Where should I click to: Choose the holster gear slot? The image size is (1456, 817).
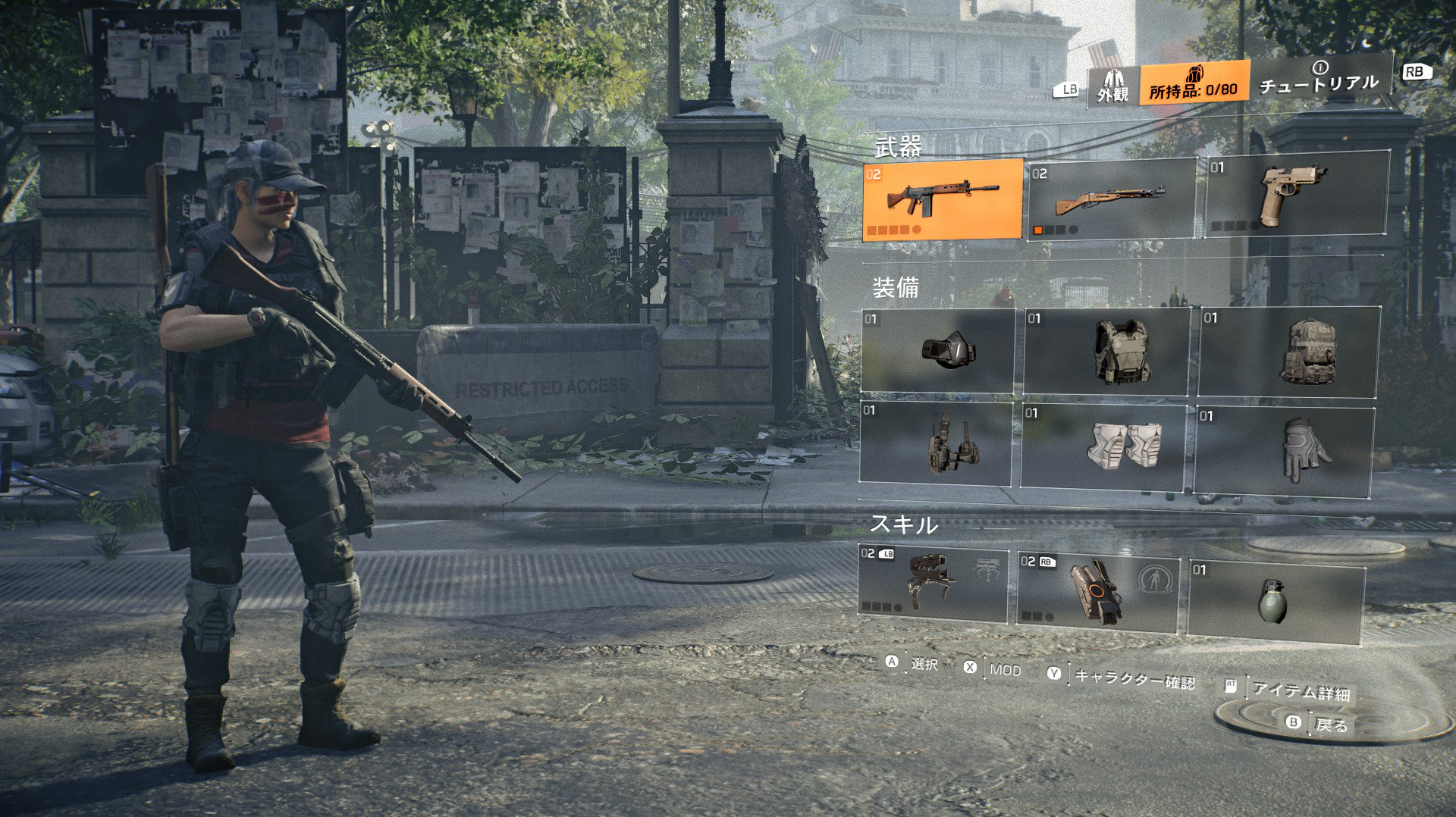[x=936, y=443]
